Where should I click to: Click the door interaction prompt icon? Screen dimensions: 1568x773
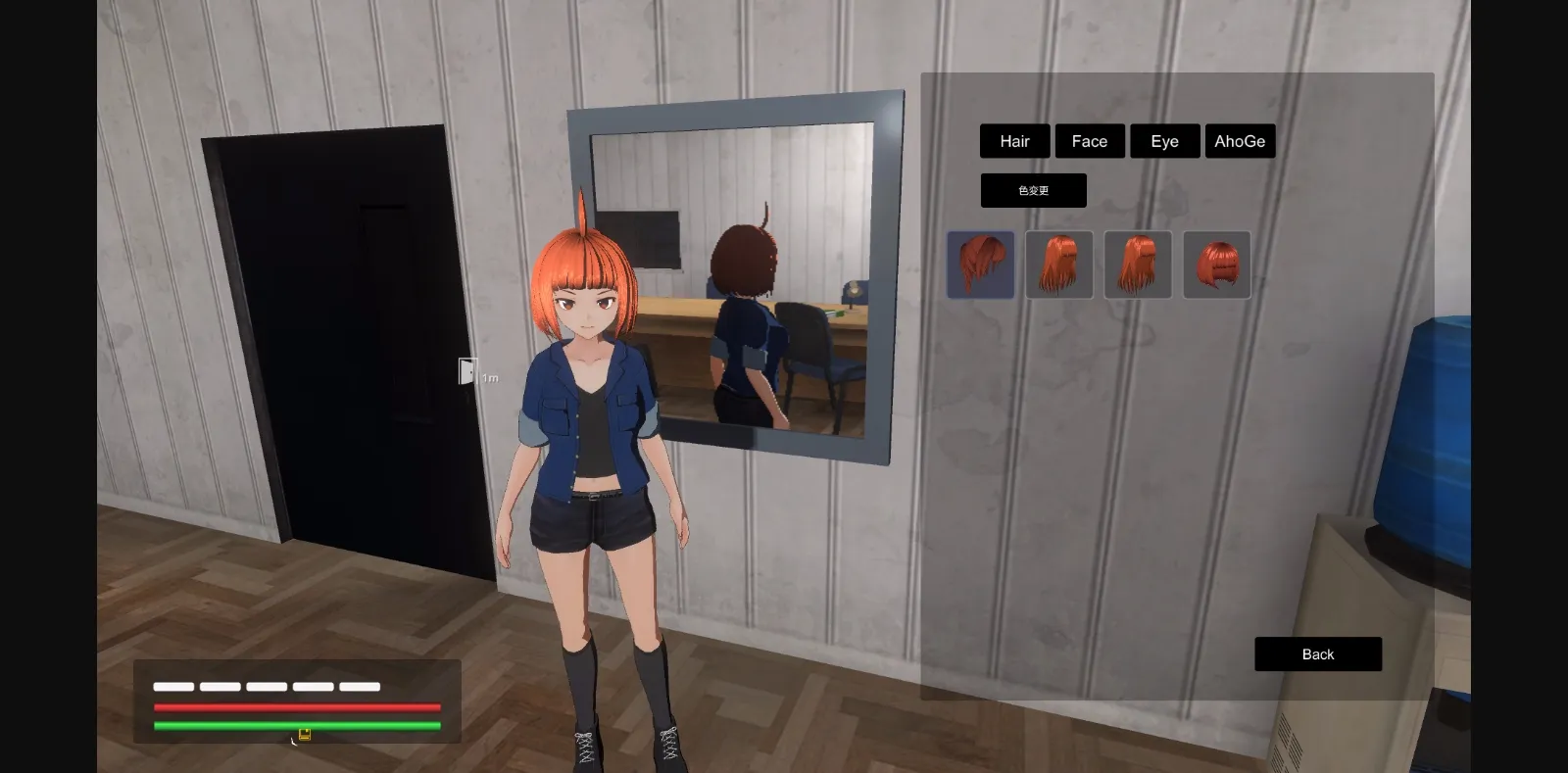469,372
